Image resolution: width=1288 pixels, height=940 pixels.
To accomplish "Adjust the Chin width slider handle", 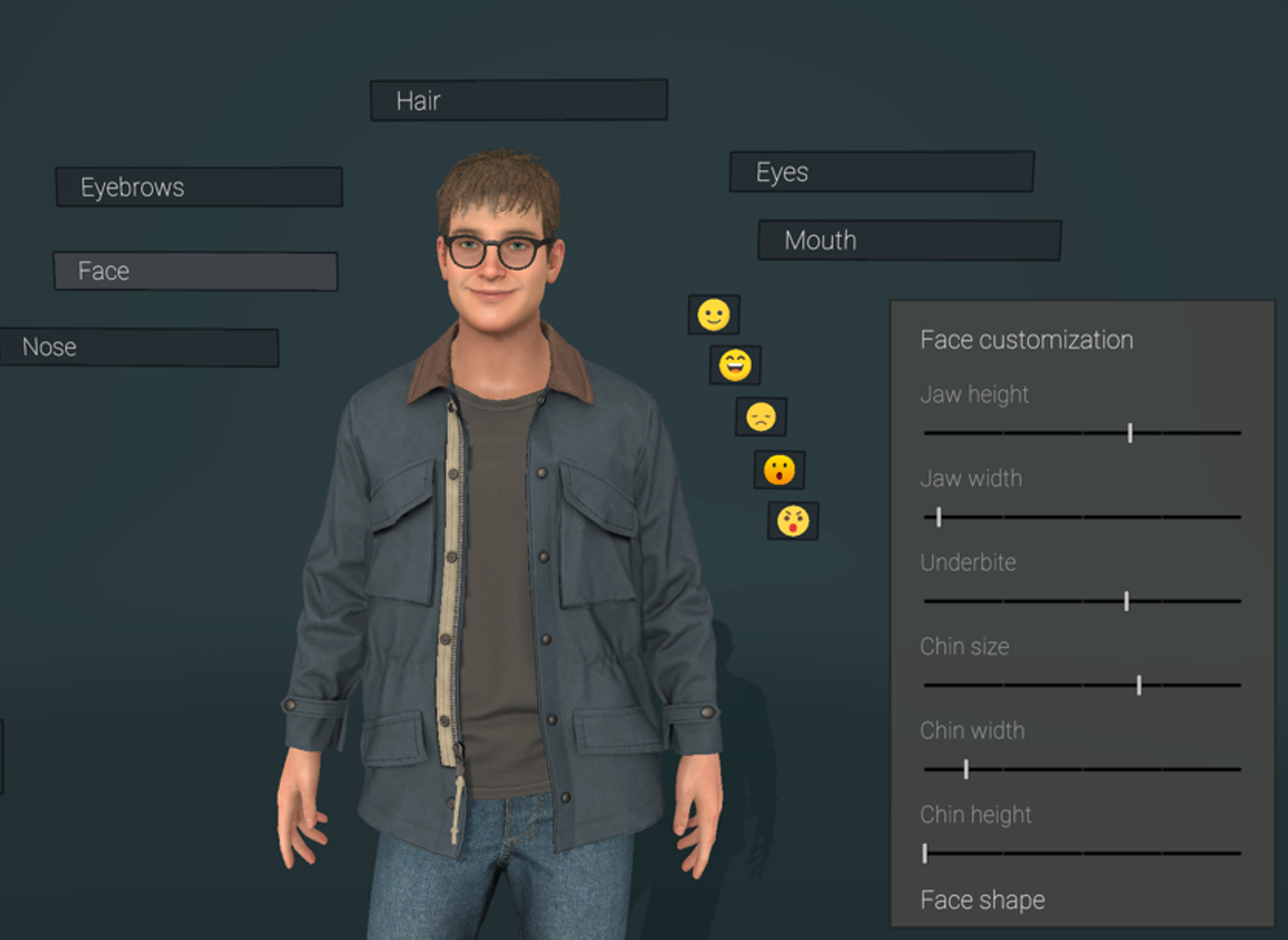I will pyautogui.click(x=966, y=768).
